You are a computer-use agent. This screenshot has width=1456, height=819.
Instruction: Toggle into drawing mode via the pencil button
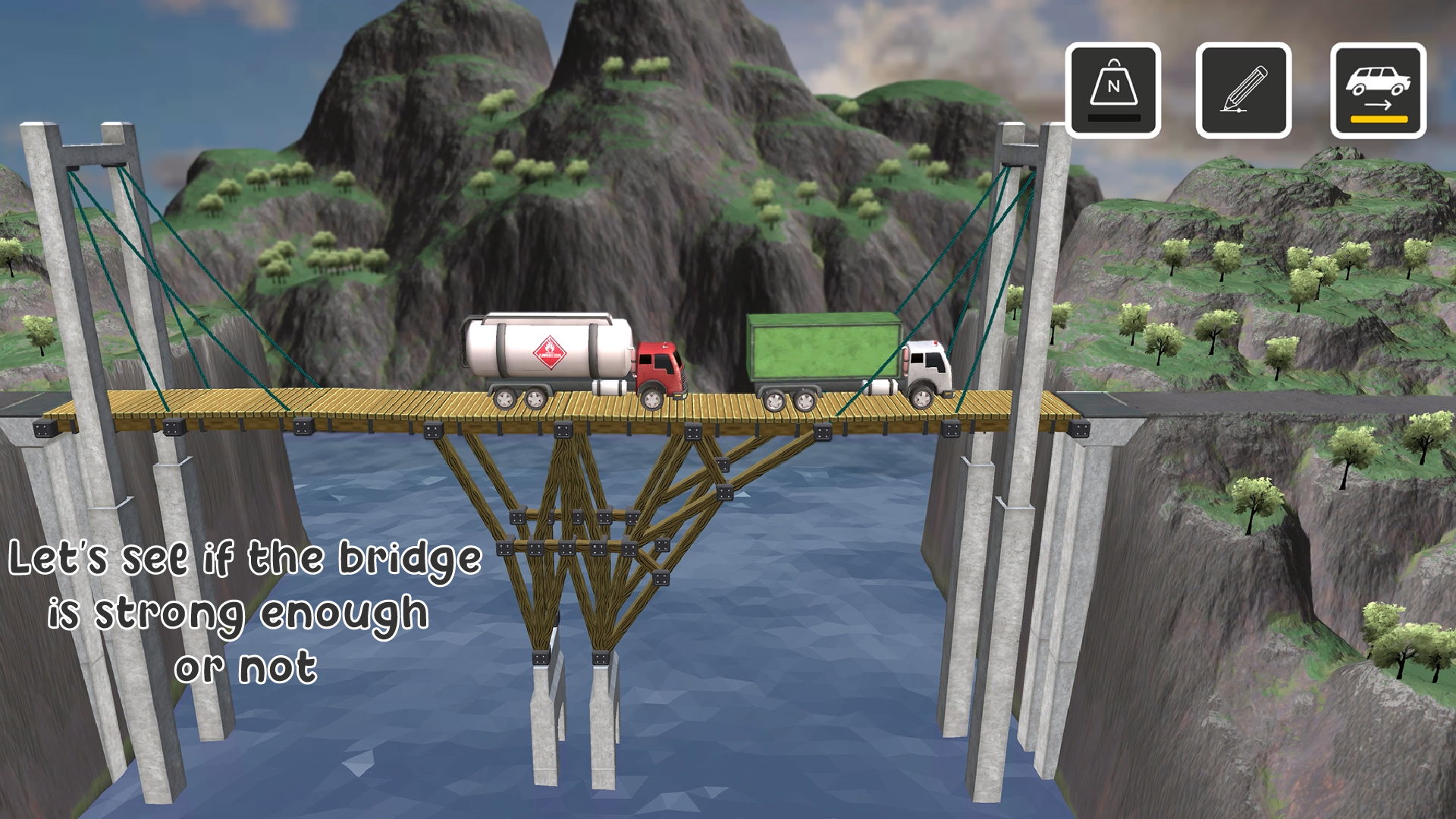(x=1243, y=89)
